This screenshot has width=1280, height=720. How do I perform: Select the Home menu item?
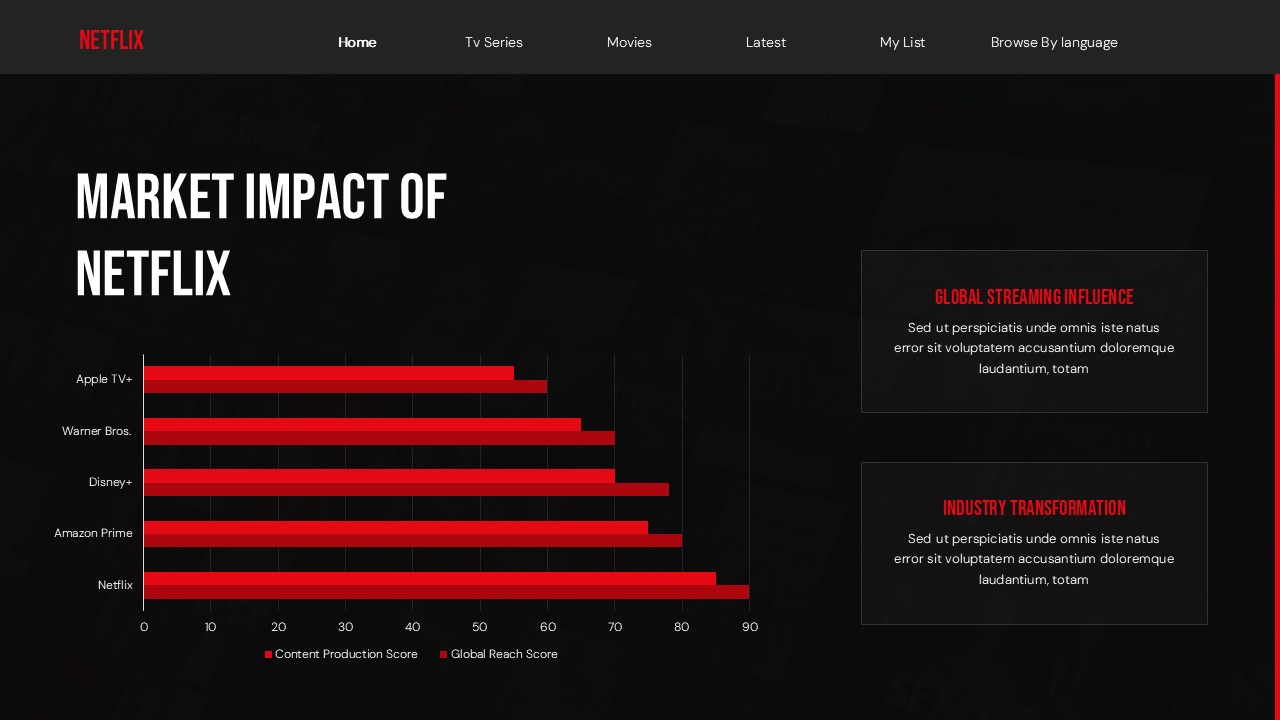(x=357, y=42)
